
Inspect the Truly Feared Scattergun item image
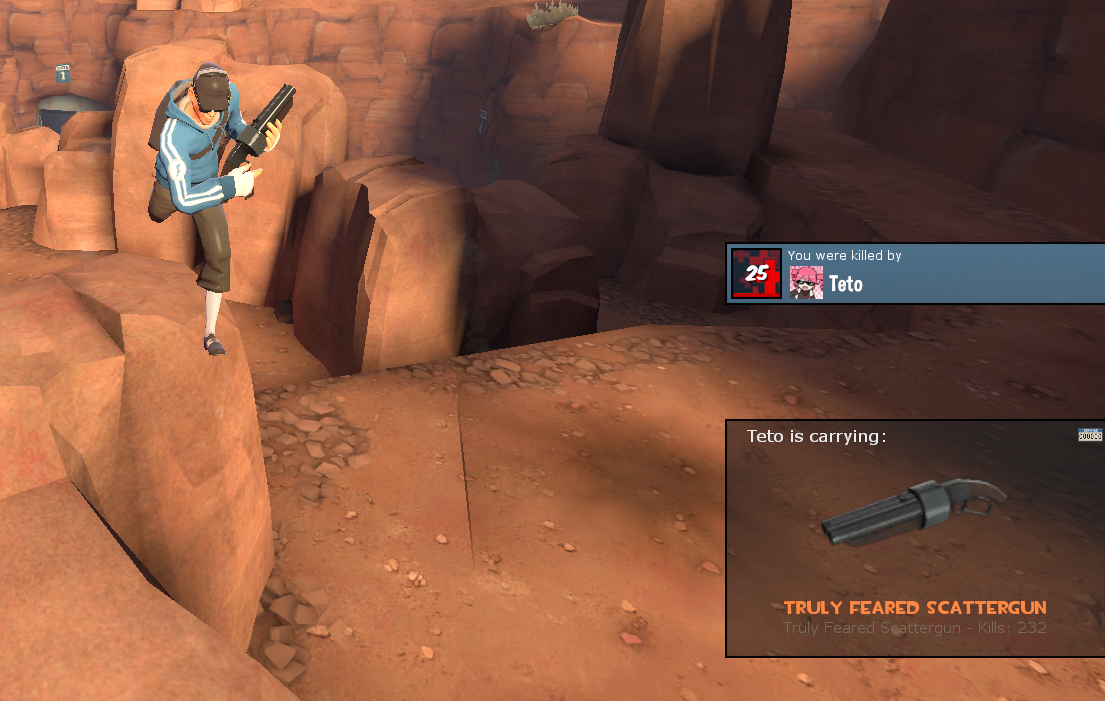point(912,513)
